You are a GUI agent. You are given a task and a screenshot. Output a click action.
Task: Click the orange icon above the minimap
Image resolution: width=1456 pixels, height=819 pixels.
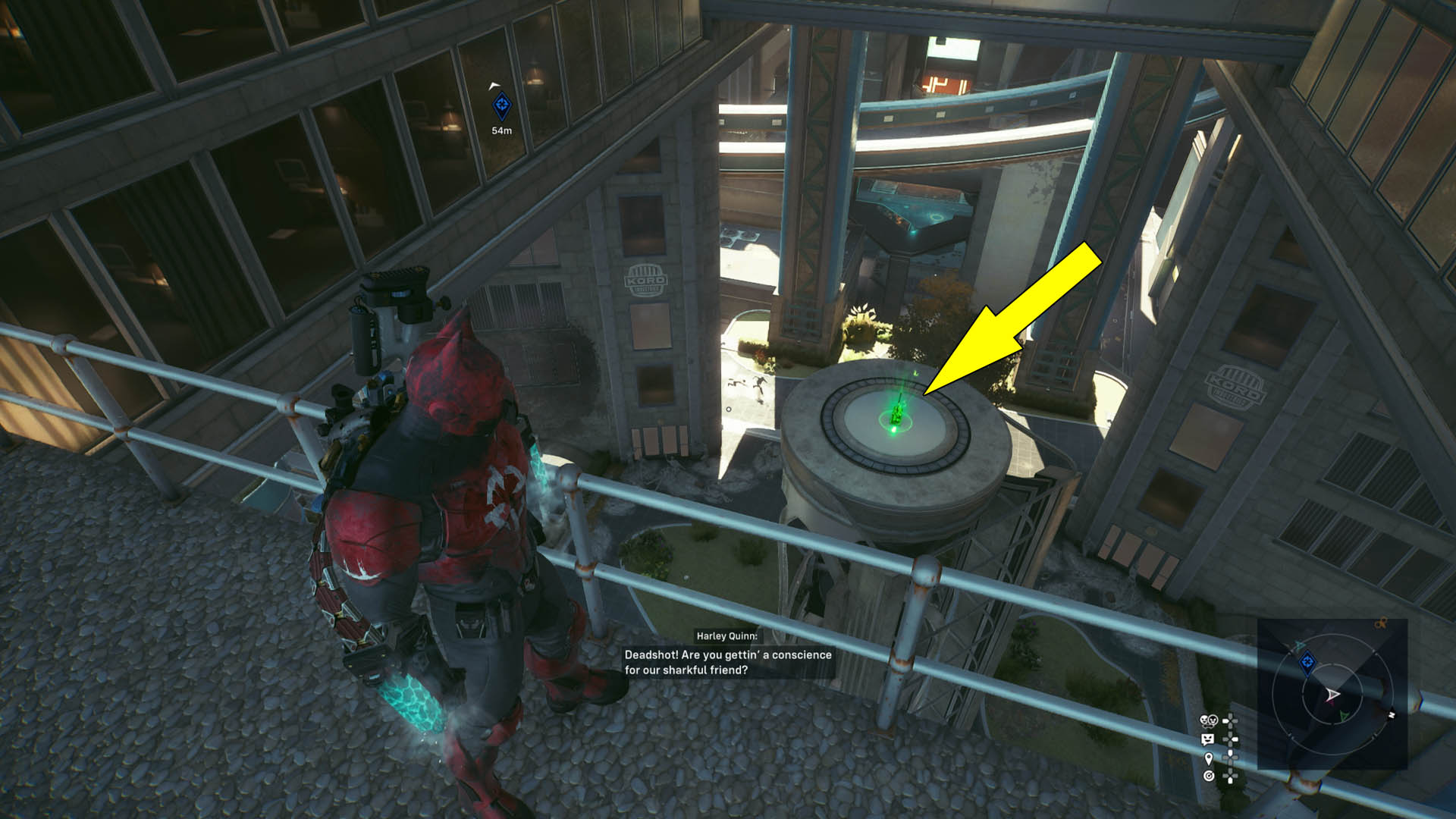[x=1381, y=623]
